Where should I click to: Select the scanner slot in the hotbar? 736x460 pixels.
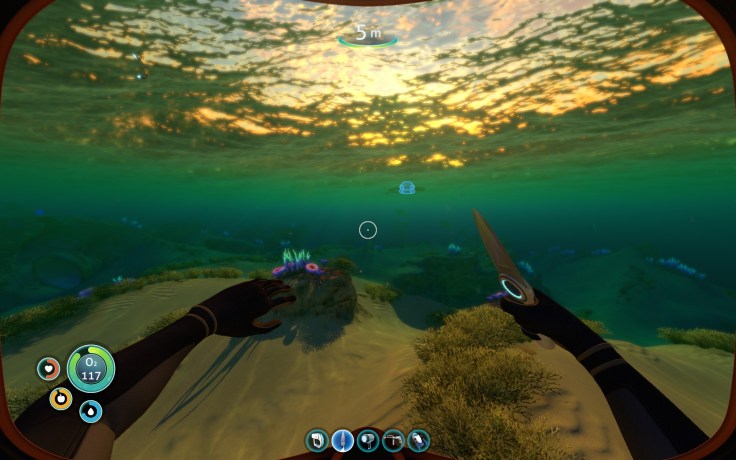(317, 440)
